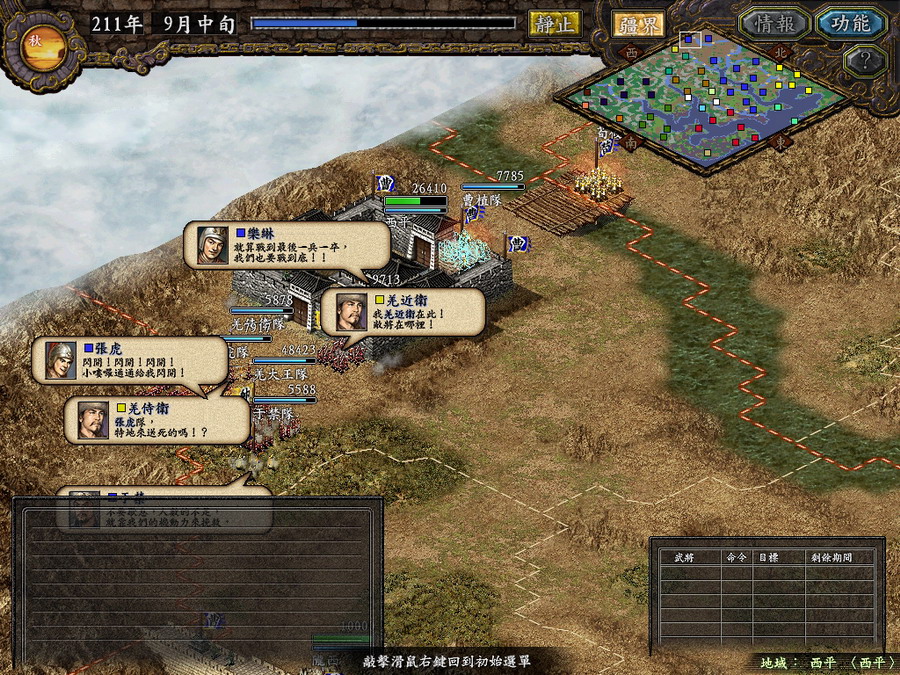The height and width of the screenshot is (675, 900).
Task: Toggle the 疆界 borders display
Action: tap(638, 24)
